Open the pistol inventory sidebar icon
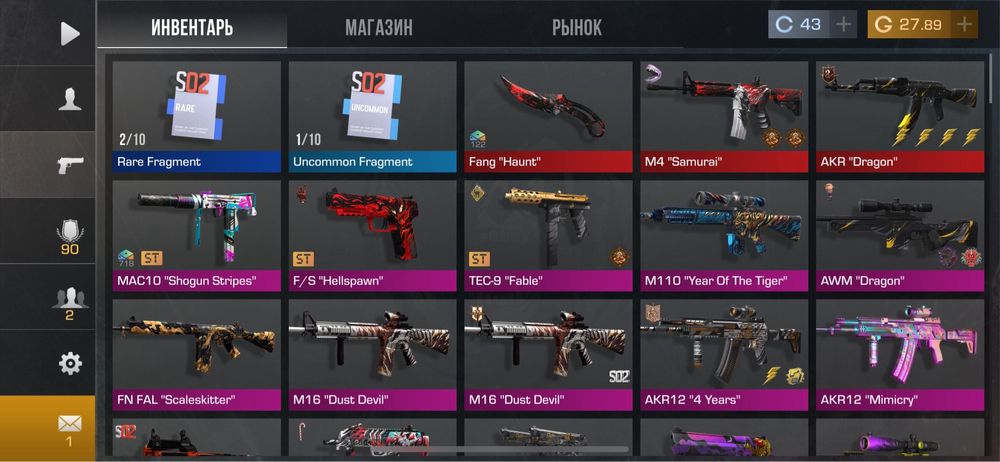The image size is (1000, 462). tap(69, 165)
